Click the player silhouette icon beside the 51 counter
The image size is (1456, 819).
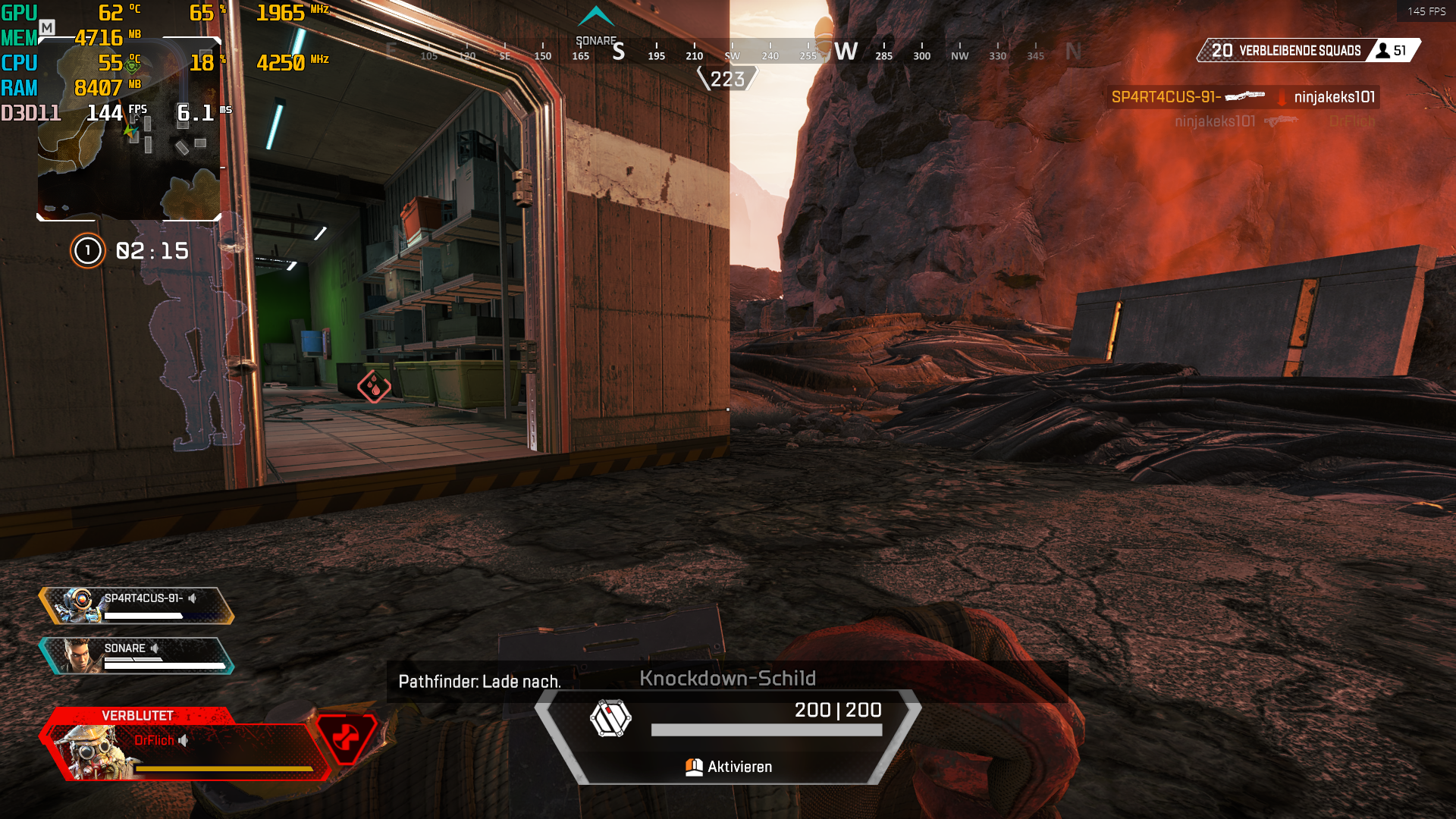pyautogui.click(x=1382, y=52)
